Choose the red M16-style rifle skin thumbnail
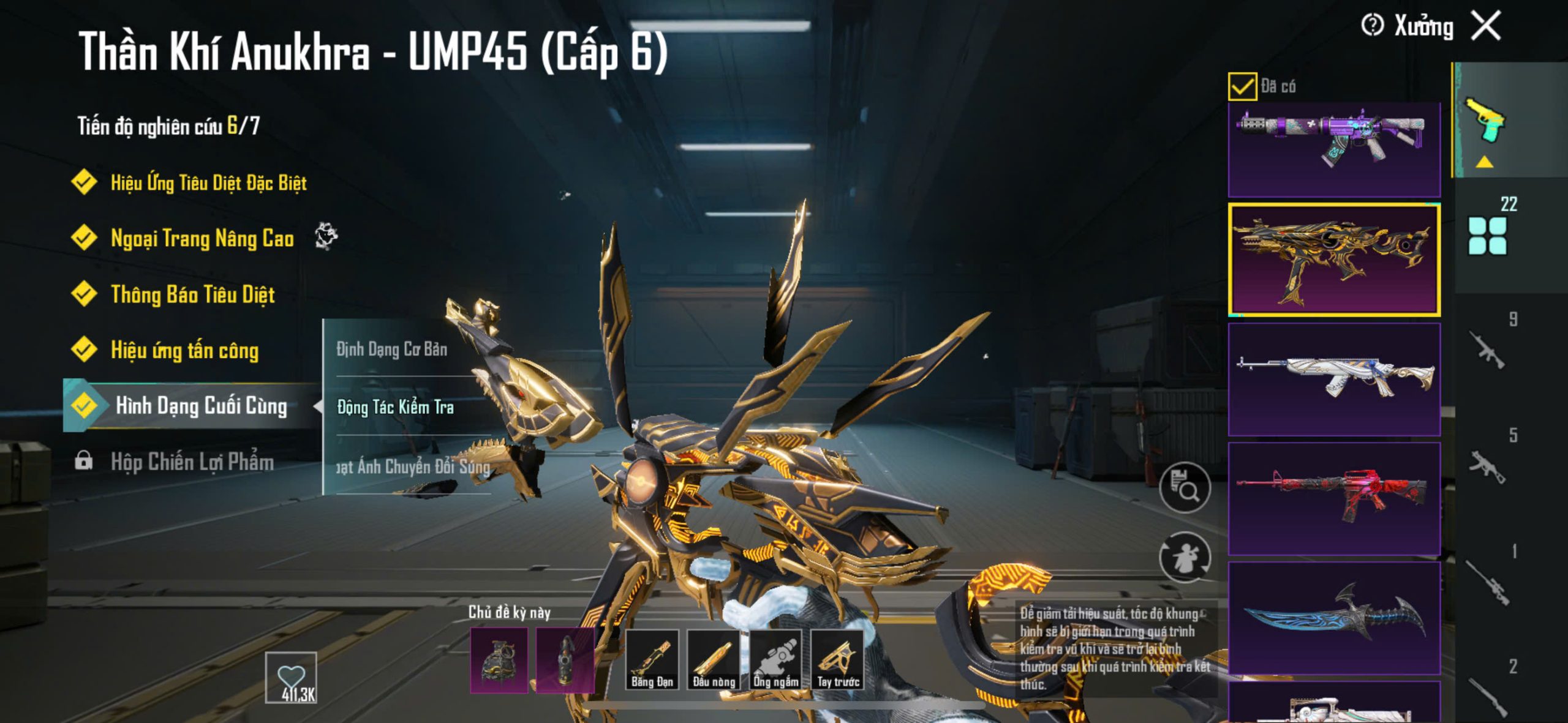Screen dimensions: 1568x723 1334,498
